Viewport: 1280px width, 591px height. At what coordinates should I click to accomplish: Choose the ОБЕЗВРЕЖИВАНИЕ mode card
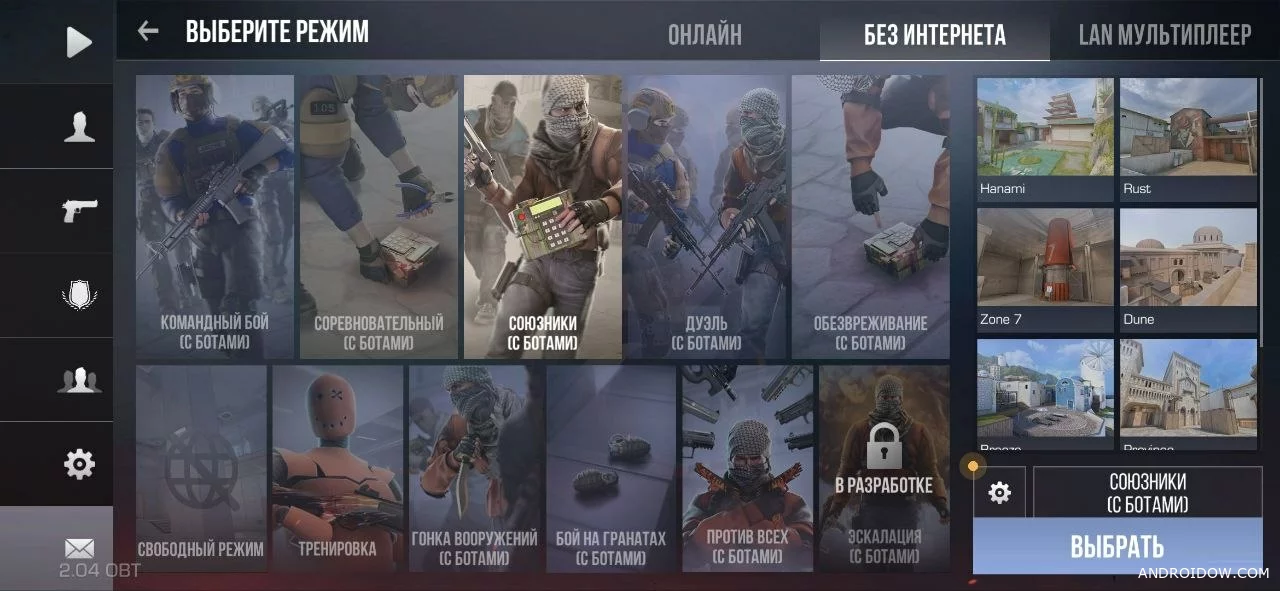click(x=870, y=217)
